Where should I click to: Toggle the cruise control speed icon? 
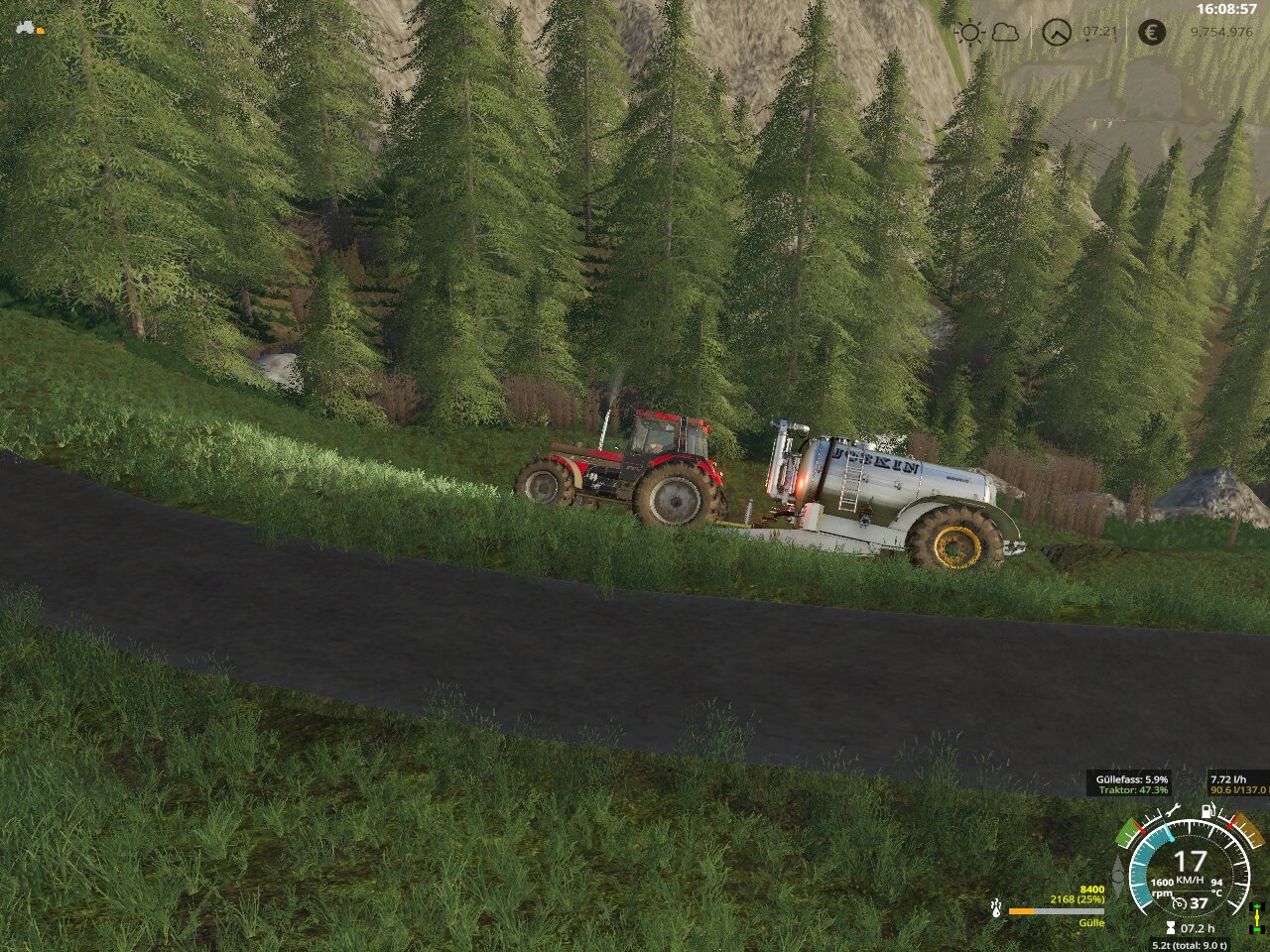point(1179,903)
